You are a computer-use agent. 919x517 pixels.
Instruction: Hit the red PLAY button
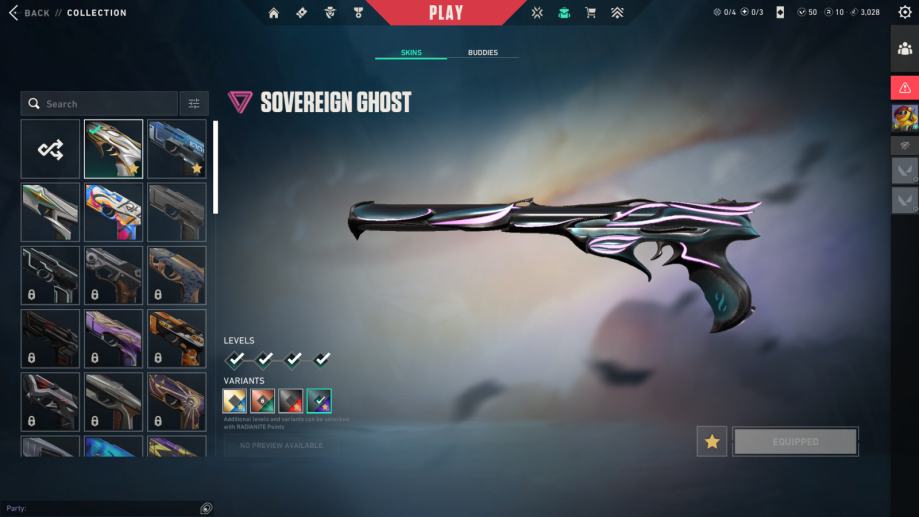pyautogui.click(x=446, y=13)
